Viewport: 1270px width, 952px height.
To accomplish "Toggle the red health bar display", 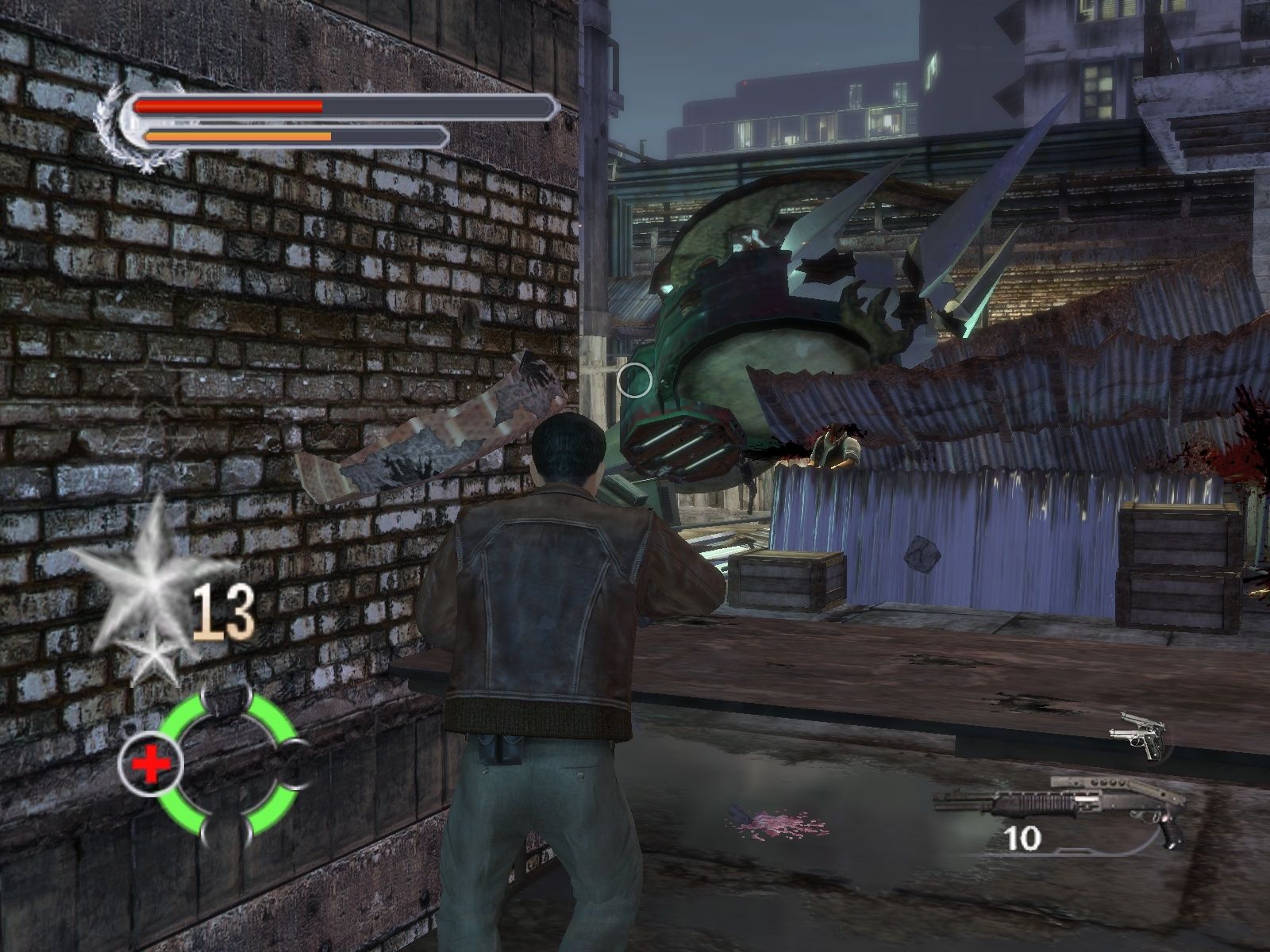I will (230, 106).
